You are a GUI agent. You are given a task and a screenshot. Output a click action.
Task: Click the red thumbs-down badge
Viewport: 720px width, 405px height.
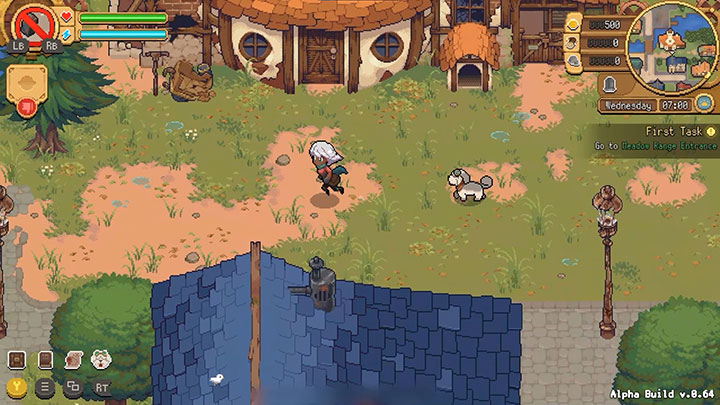pos(26,107)
